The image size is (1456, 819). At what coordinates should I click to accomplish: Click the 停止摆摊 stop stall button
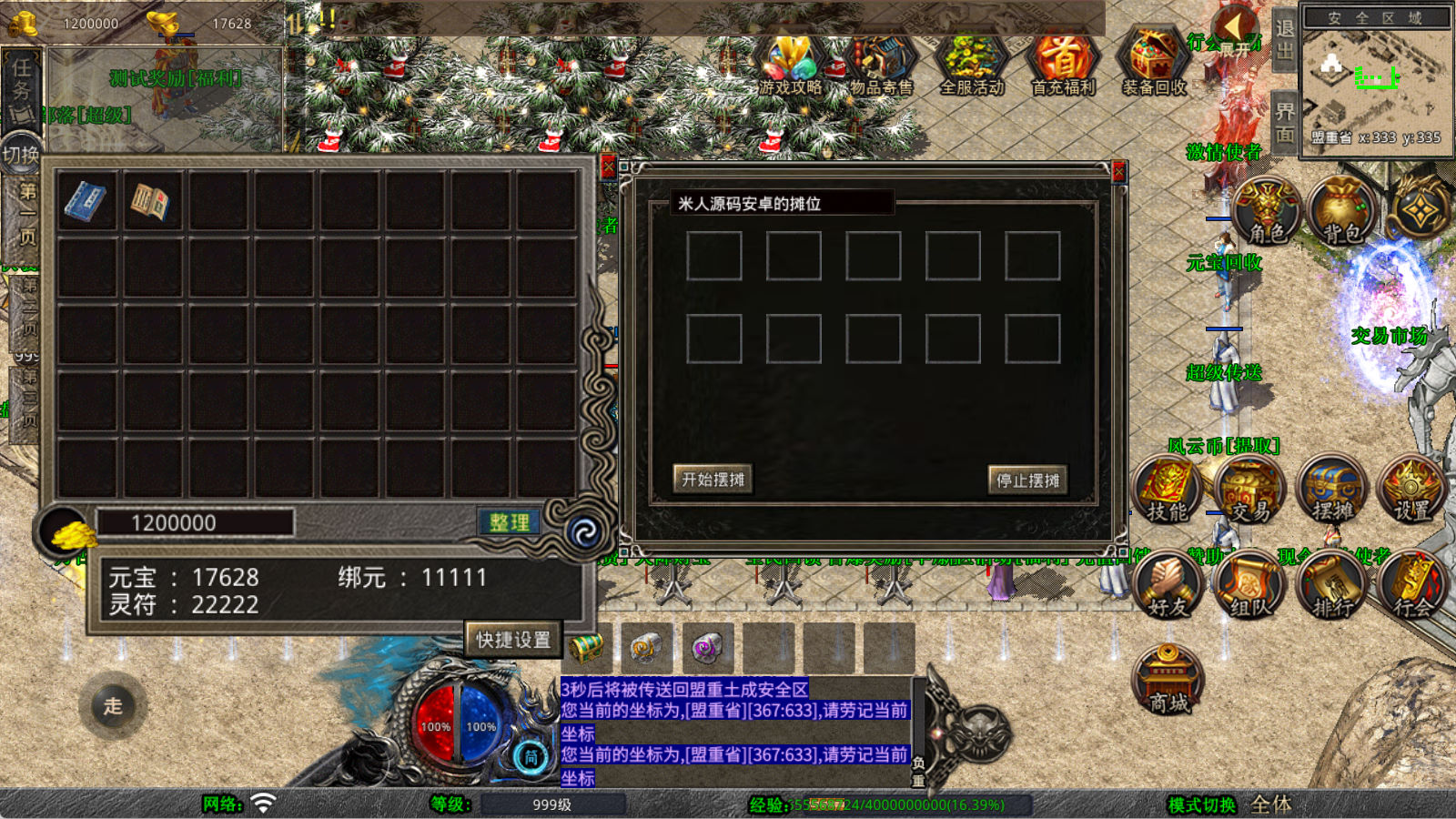(x=1027, y=480)
